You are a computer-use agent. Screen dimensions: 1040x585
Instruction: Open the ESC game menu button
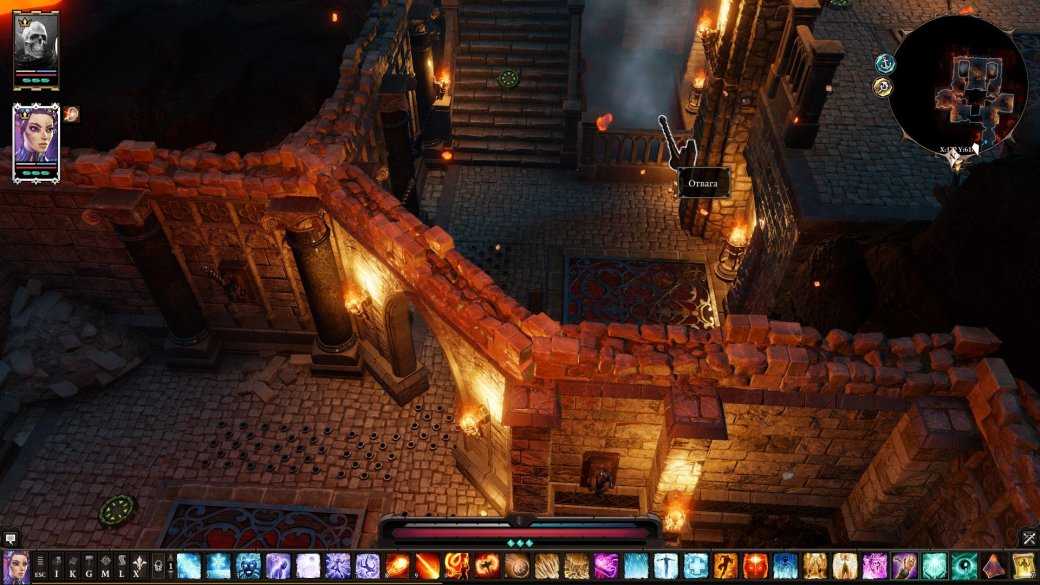(x=40, y=567)
